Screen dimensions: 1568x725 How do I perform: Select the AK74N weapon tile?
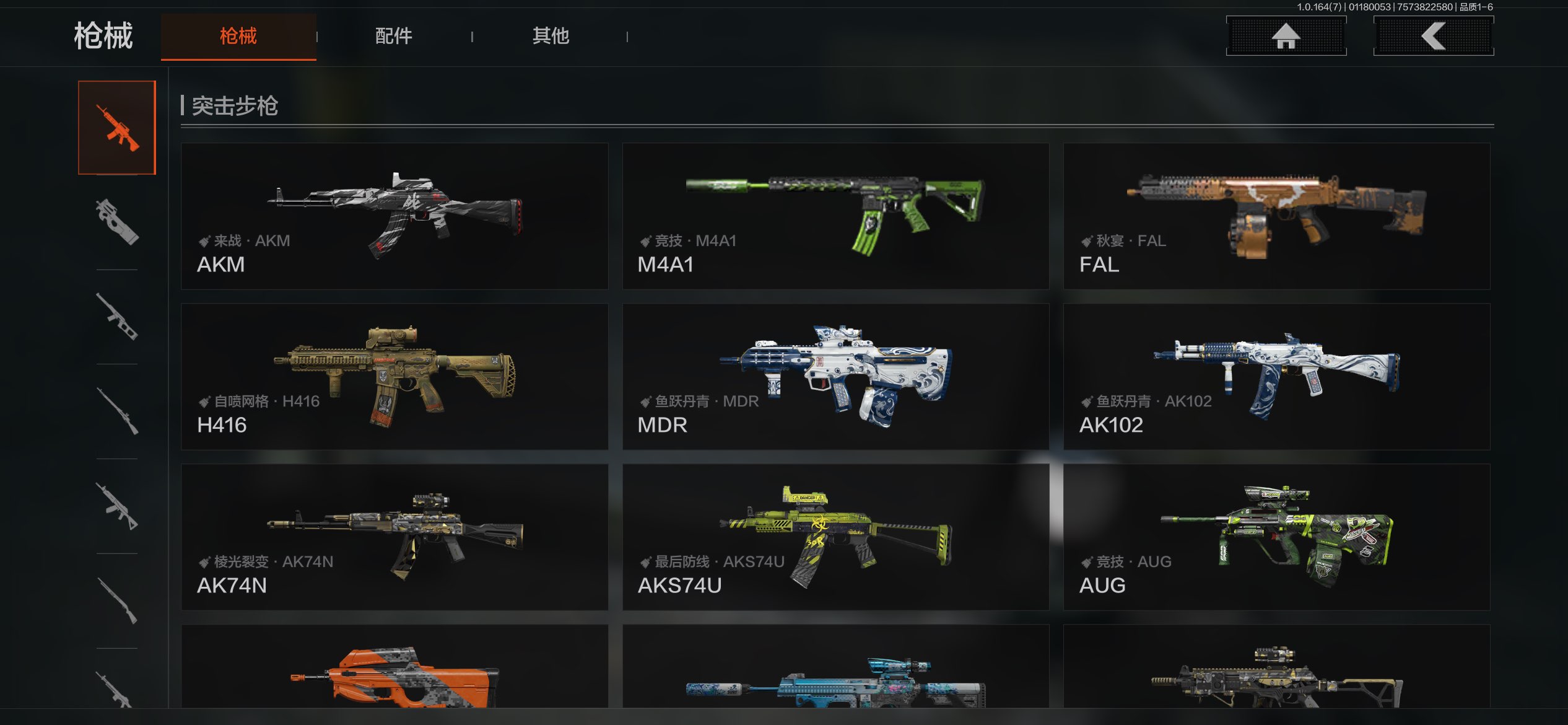[394, 537]
